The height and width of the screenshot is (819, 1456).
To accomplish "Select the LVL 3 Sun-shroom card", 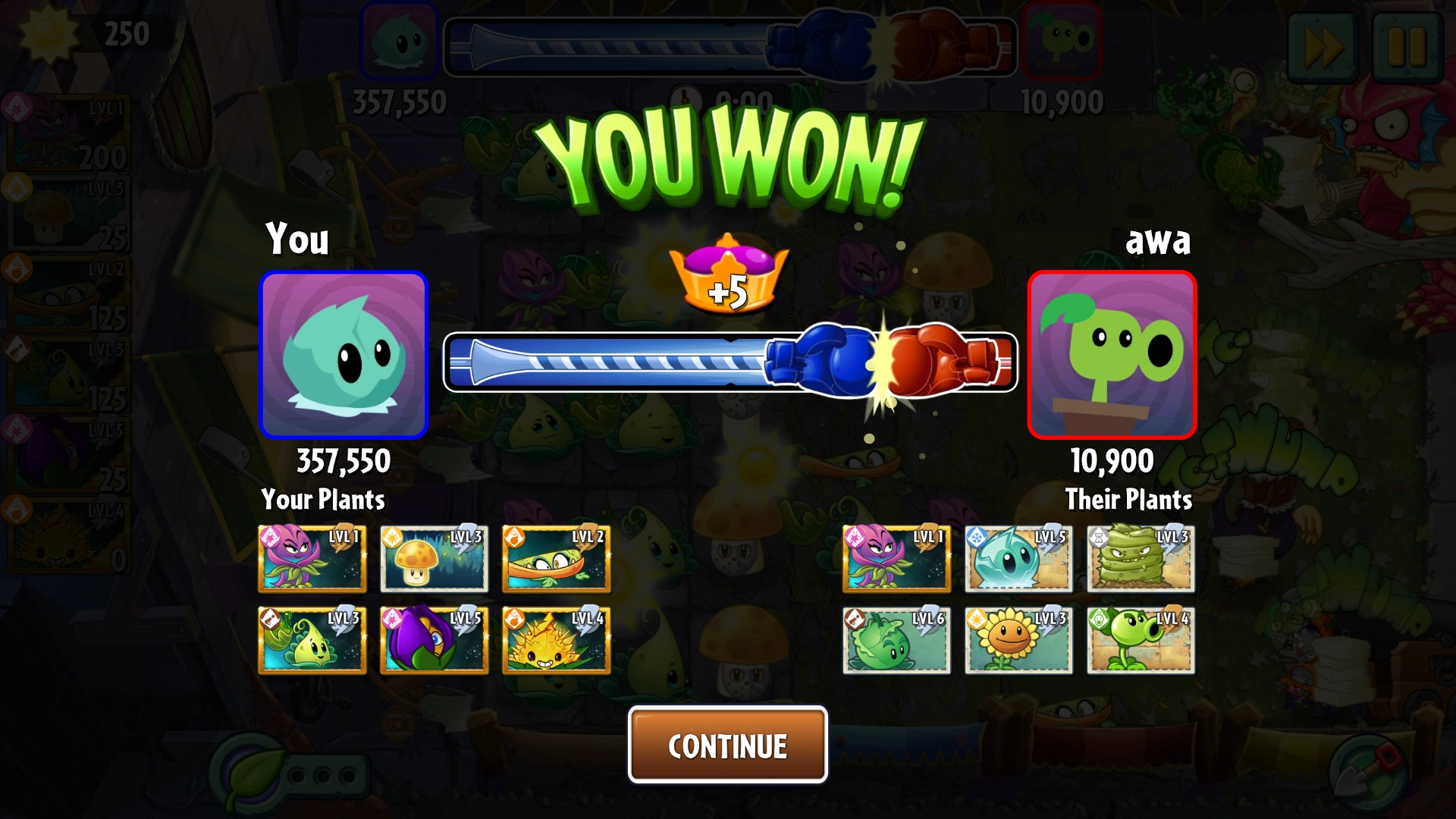I will (x=433, y=559).
